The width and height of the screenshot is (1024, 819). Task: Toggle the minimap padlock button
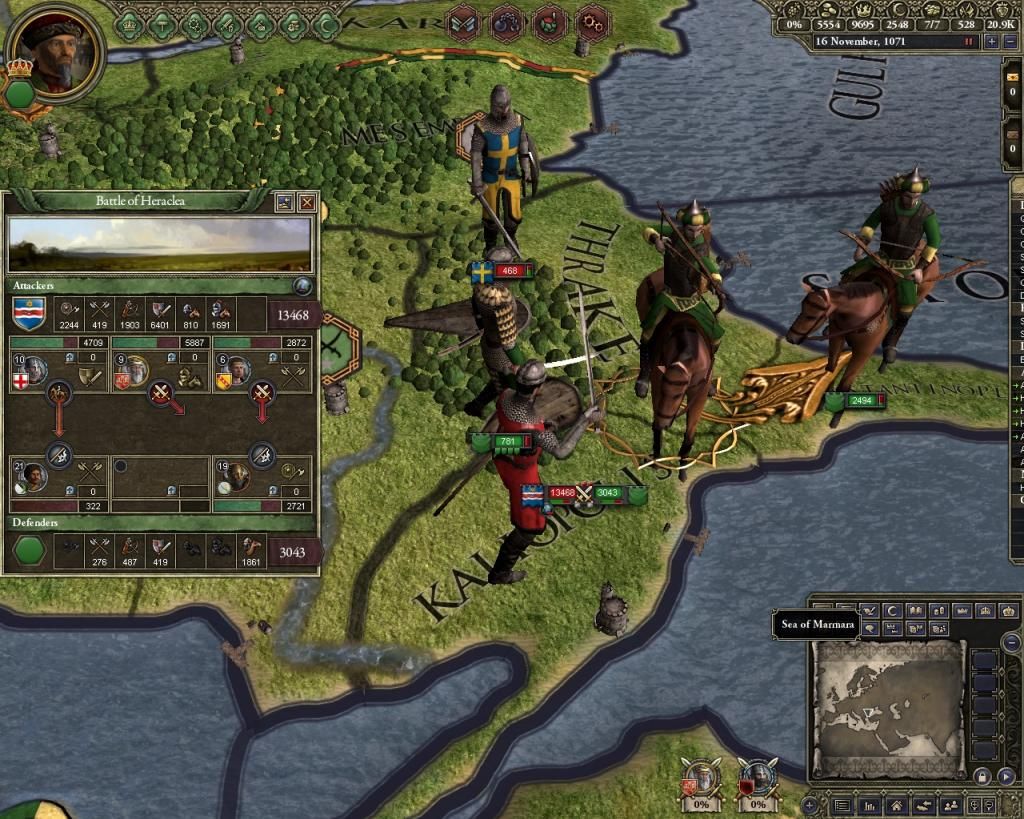point(983,775)
